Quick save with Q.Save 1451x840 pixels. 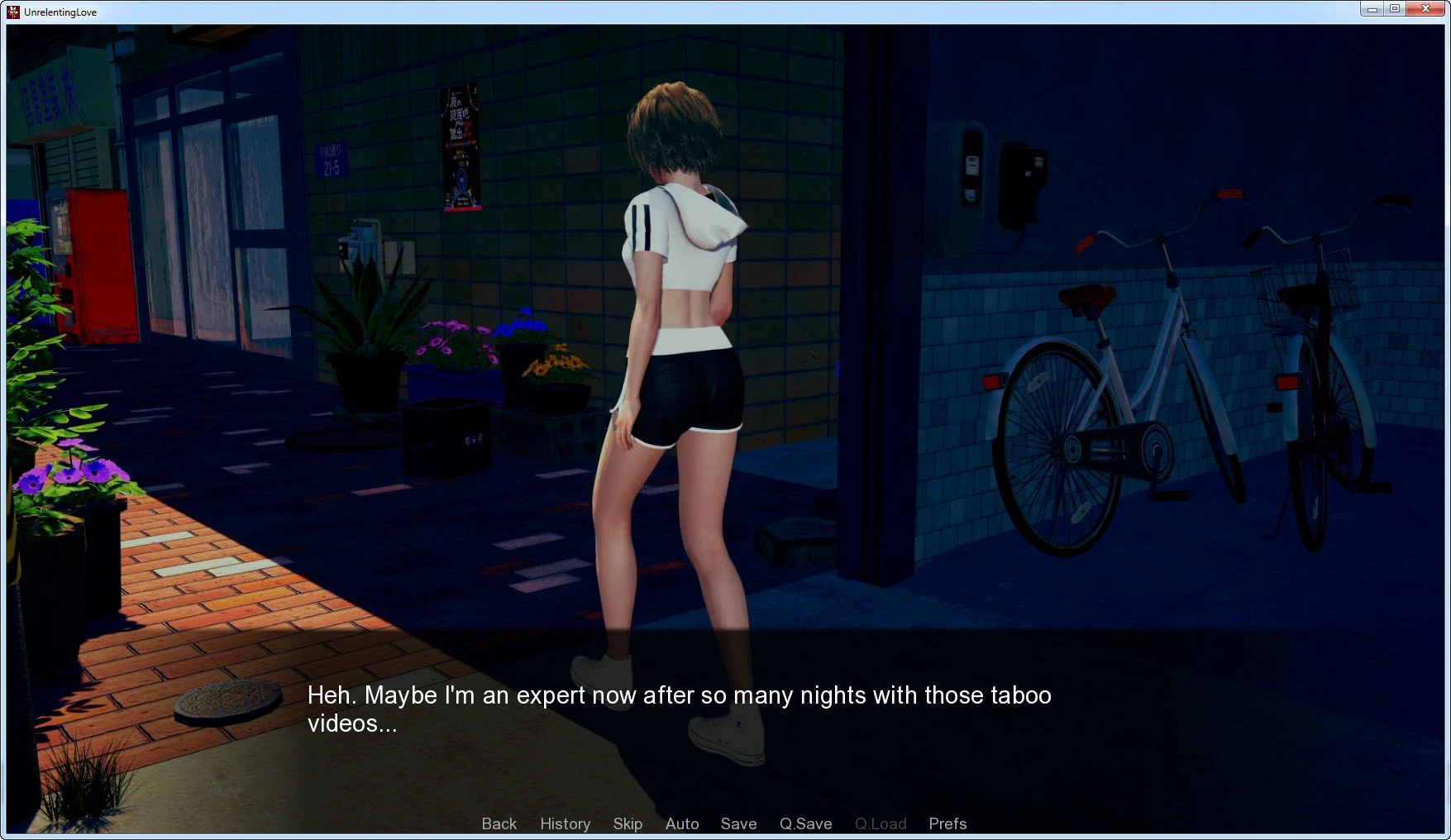pos(805,823)
